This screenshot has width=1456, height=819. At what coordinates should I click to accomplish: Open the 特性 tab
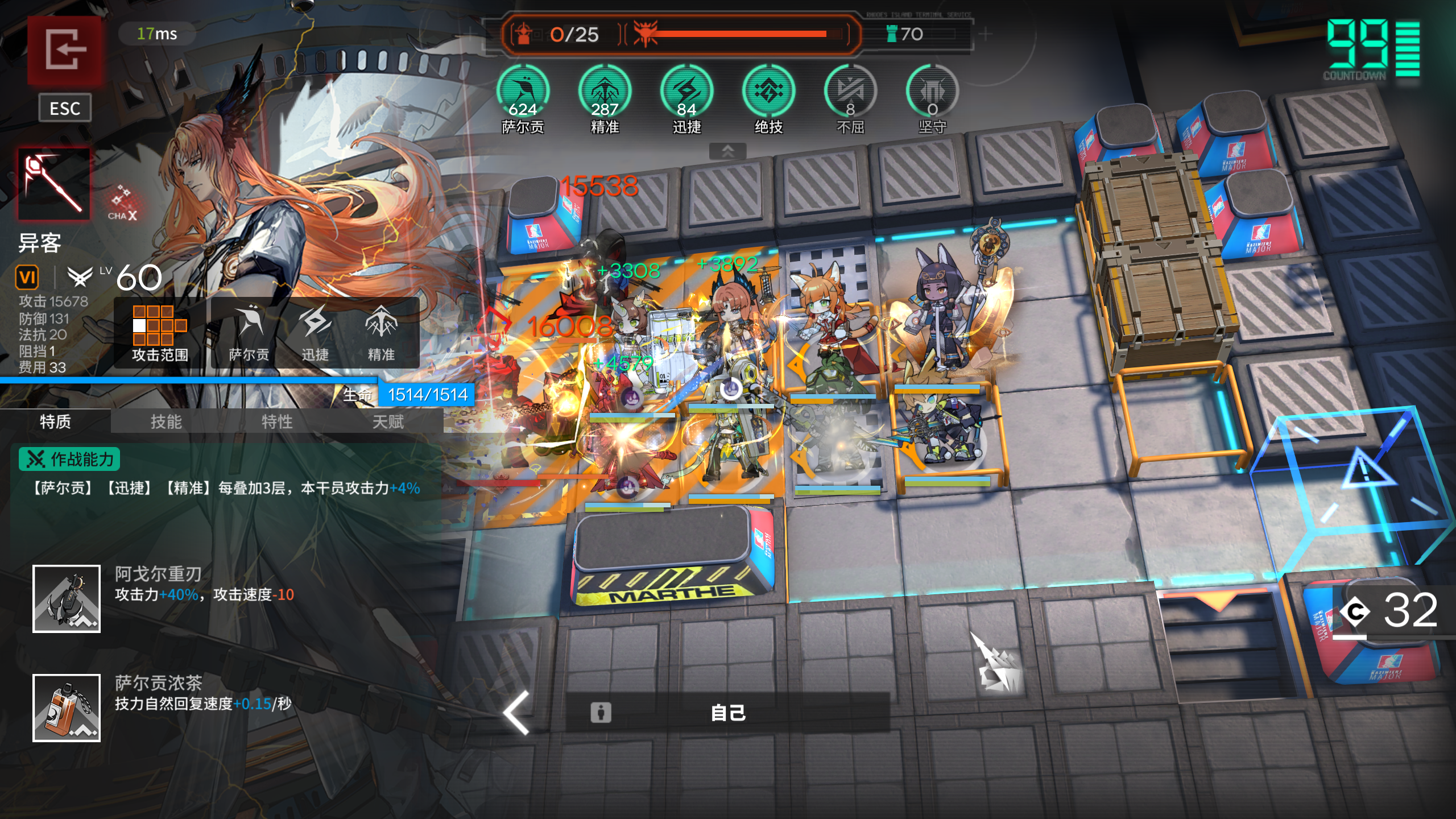point(277,422)
